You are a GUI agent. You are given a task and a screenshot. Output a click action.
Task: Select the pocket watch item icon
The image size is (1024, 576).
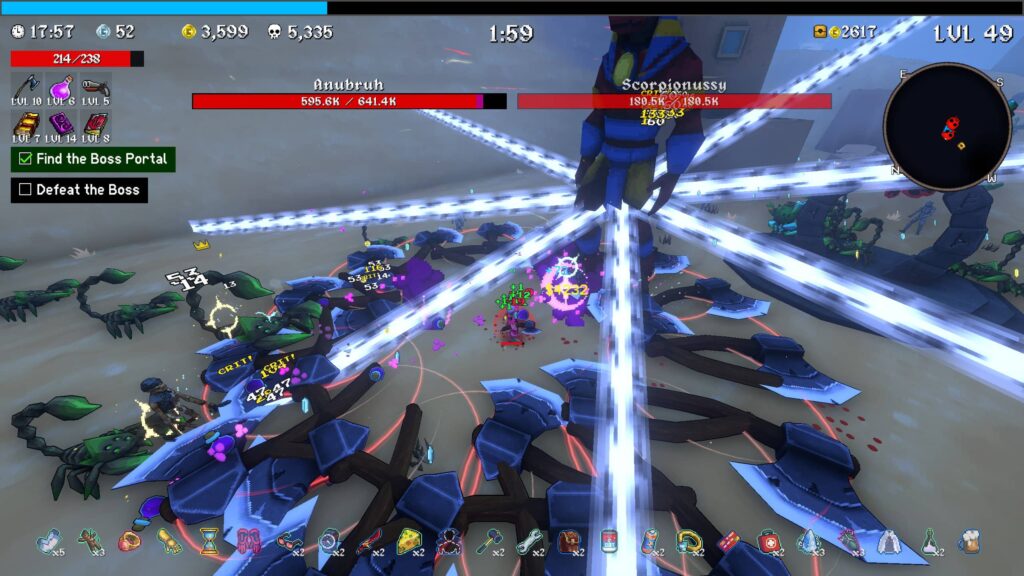[x=329, y=541]
